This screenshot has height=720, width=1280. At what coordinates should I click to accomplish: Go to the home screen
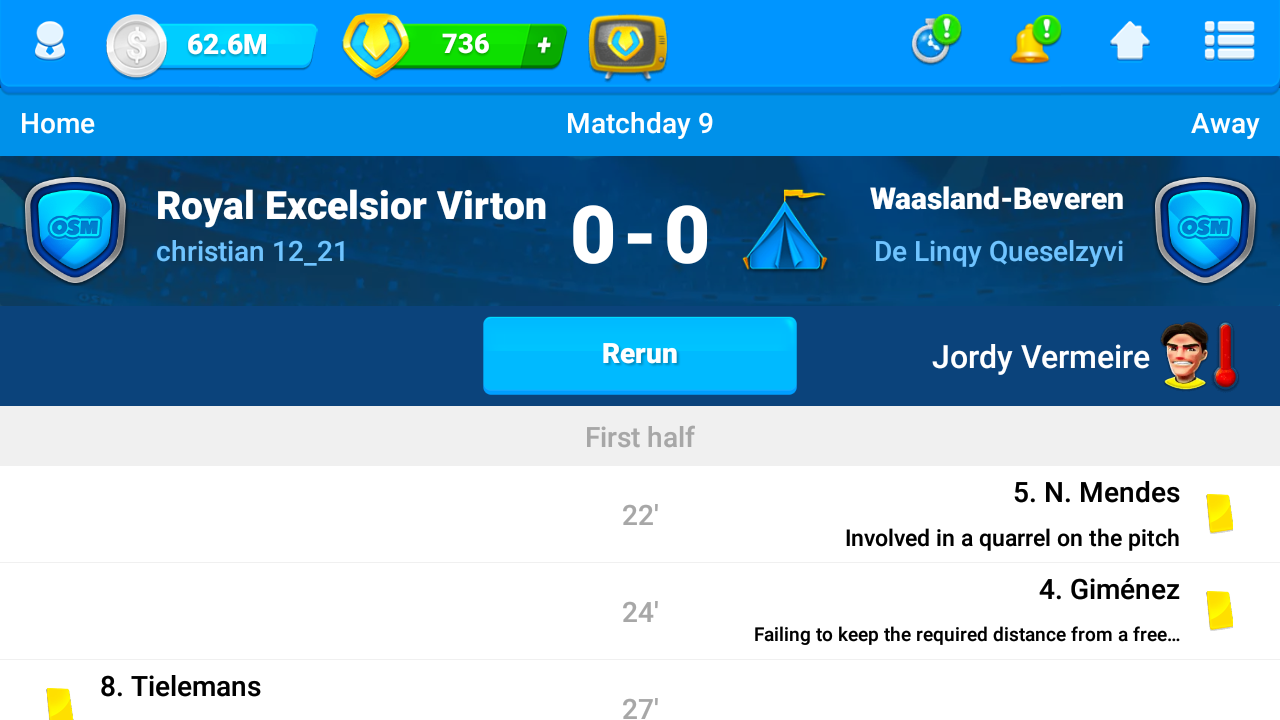tap(1130, 42)
